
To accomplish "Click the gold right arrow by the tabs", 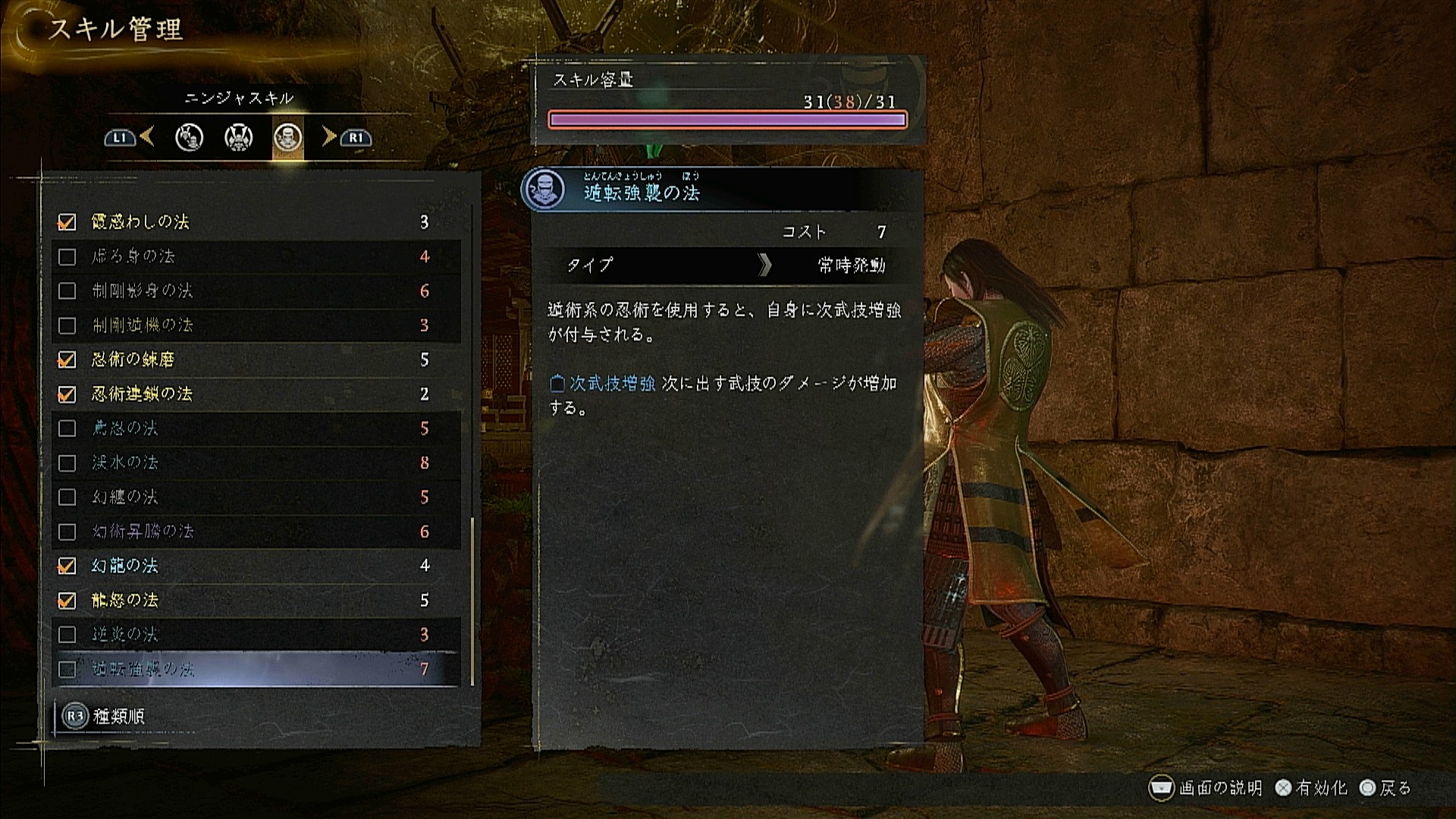I will 328,136.
